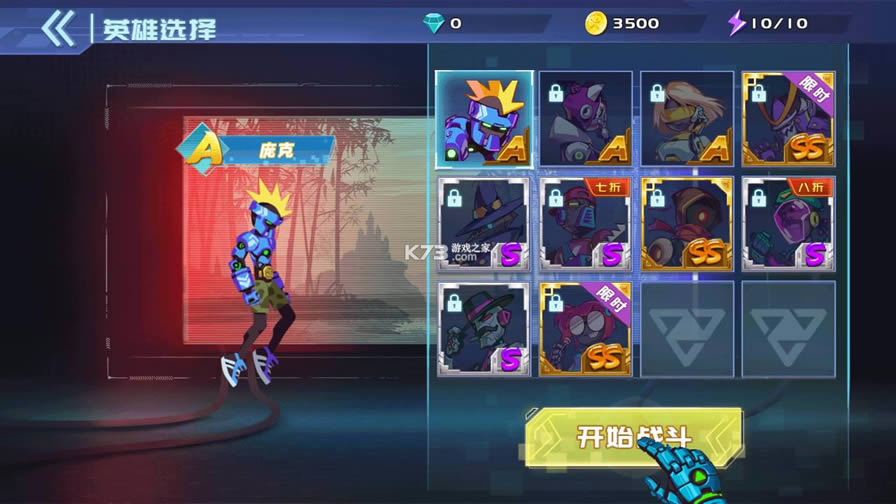Image resolution: width=896 pixels, height=504 pixels.
Task: Select the yellow-mohawk robot hero tile
Action: coord(484,119)
